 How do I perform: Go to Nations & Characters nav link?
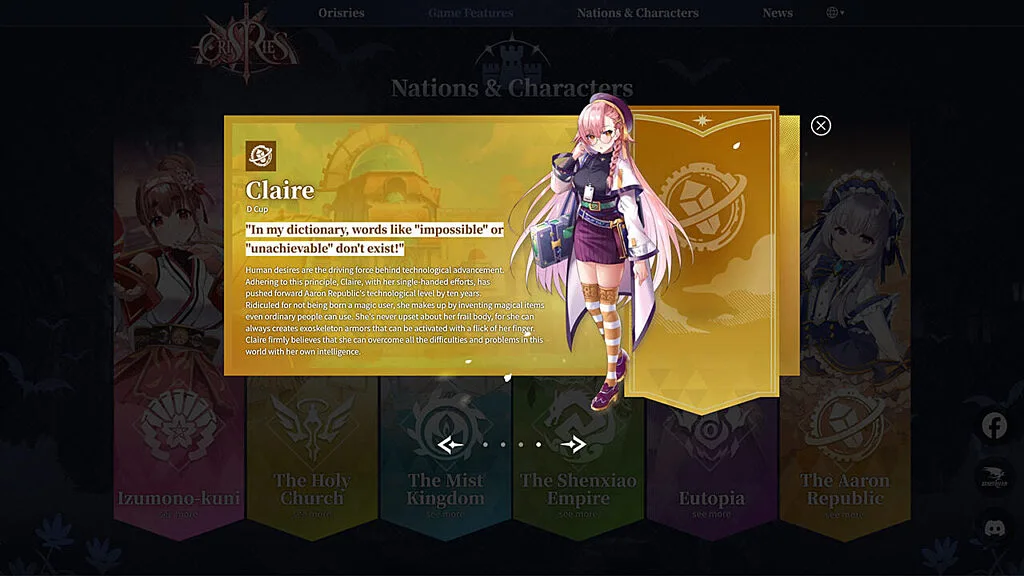click(637, 13)
